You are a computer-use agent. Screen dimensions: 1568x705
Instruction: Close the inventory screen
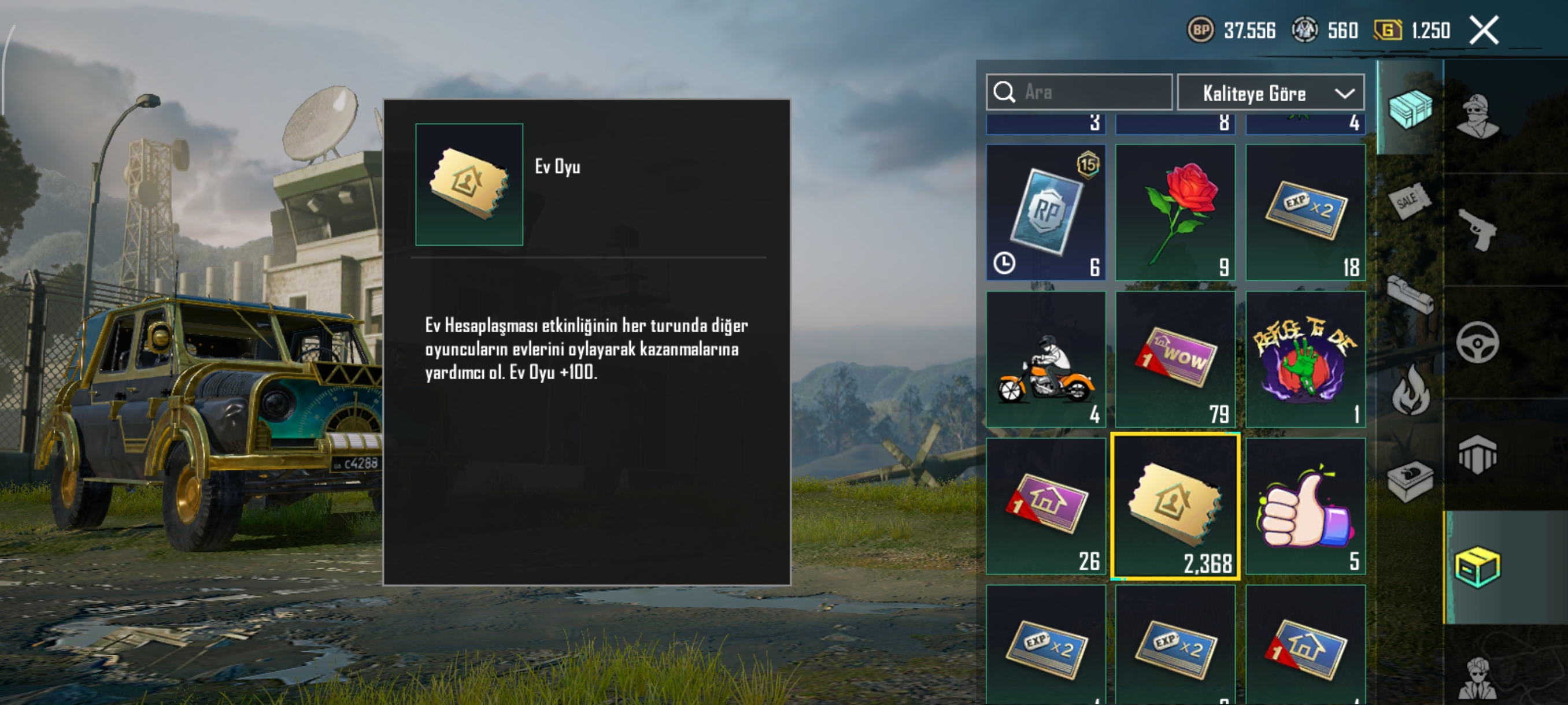point(1484,31)
